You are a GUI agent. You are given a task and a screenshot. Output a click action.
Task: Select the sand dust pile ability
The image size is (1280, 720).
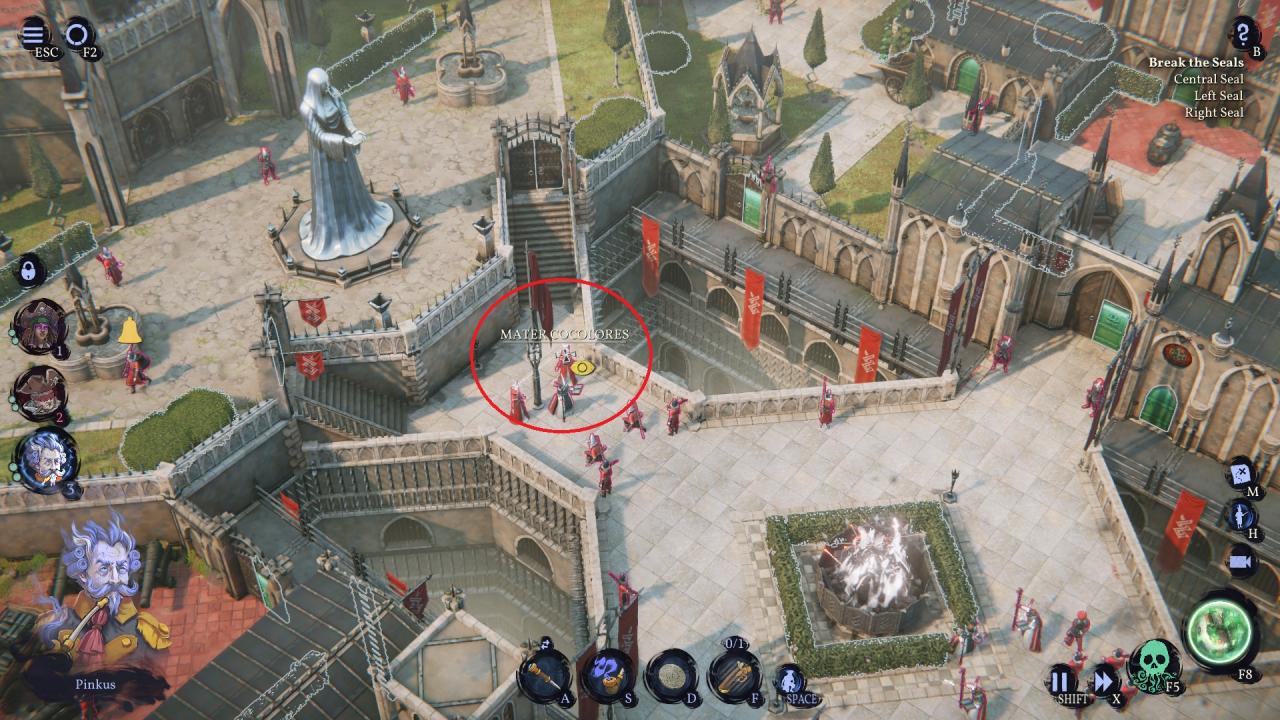click(671, 676)
